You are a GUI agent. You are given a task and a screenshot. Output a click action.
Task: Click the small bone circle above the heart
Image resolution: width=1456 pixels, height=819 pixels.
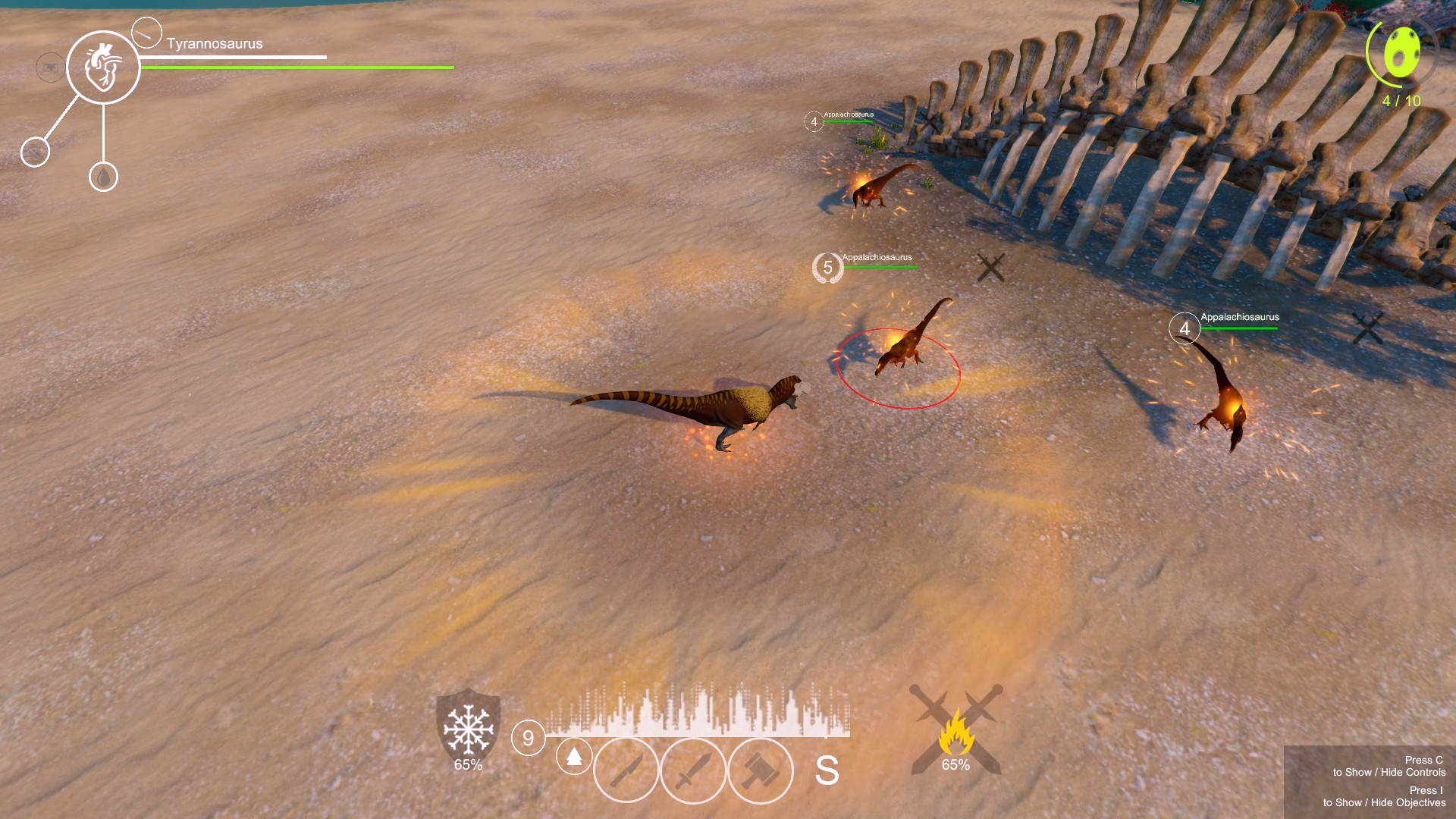(x=146, y=33)
